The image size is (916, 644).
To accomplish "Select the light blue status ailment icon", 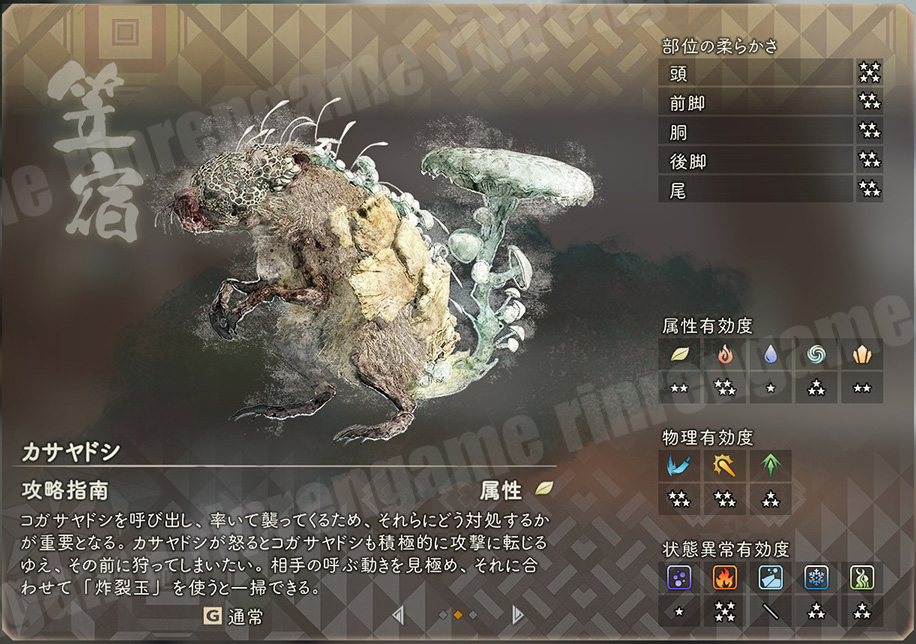I will click(770, 577).
